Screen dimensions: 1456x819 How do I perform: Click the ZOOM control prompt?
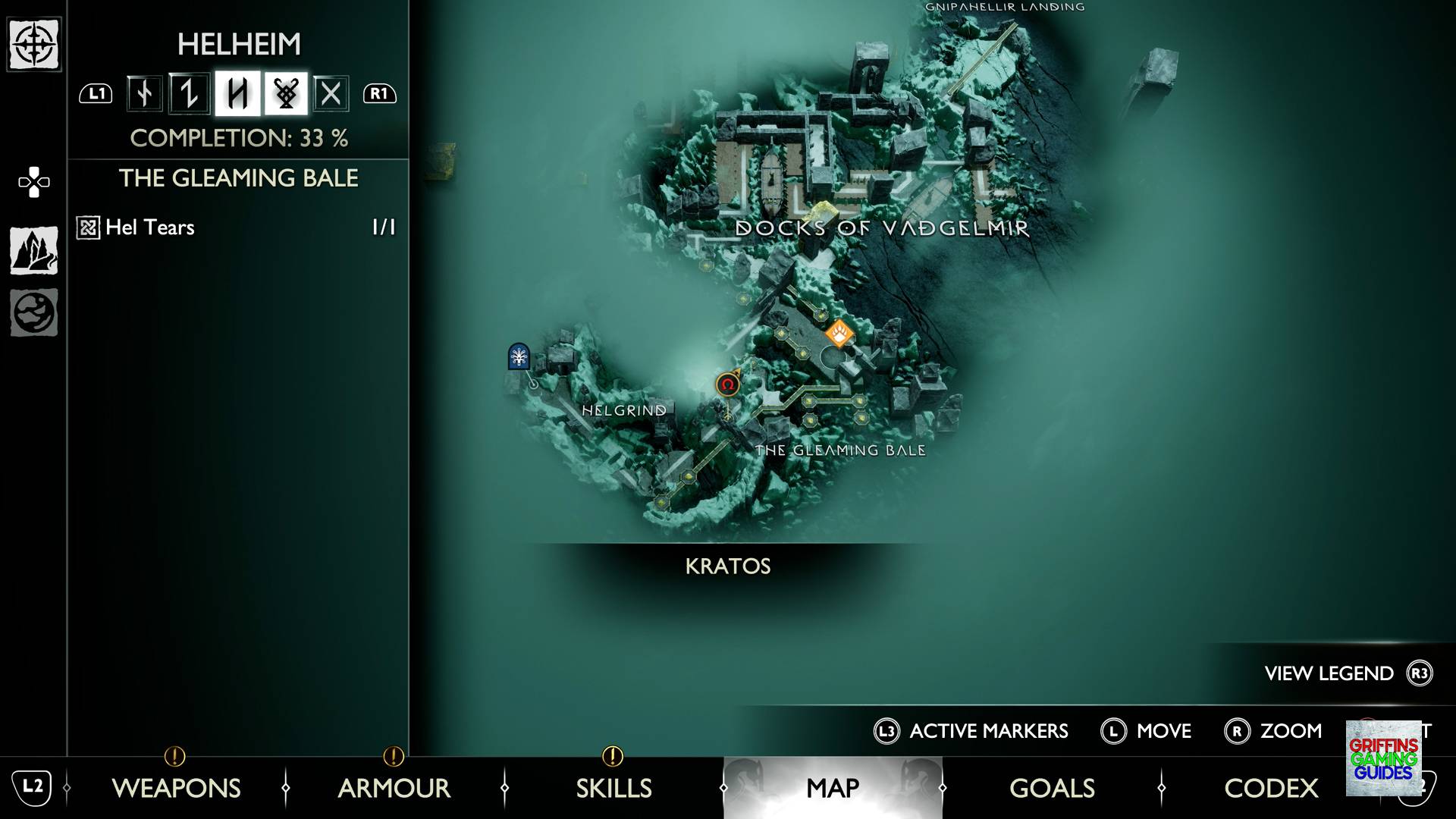click(1290, 731)
